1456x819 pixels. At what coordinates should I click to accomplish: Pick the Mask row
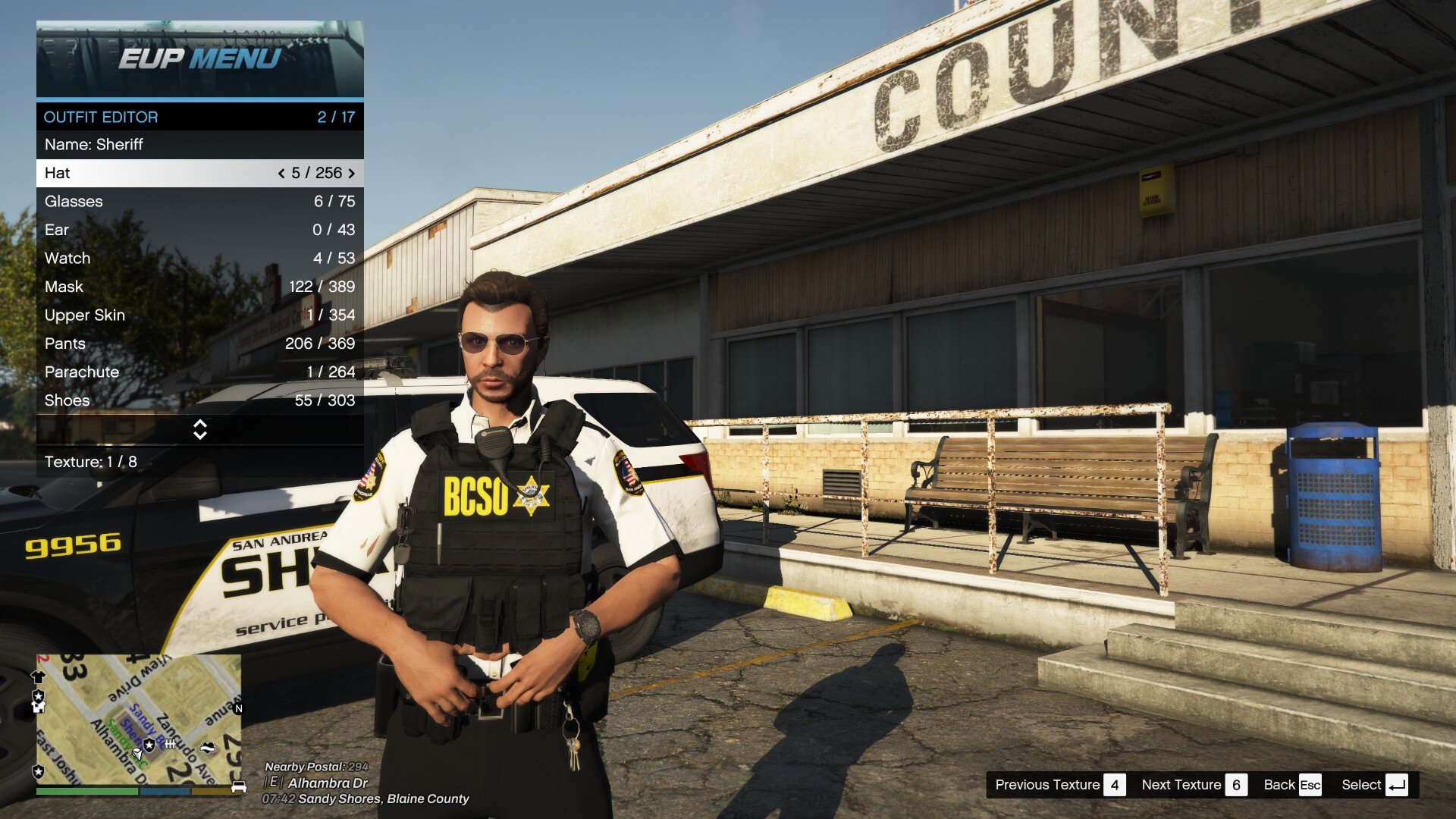[x=199, y=287]
